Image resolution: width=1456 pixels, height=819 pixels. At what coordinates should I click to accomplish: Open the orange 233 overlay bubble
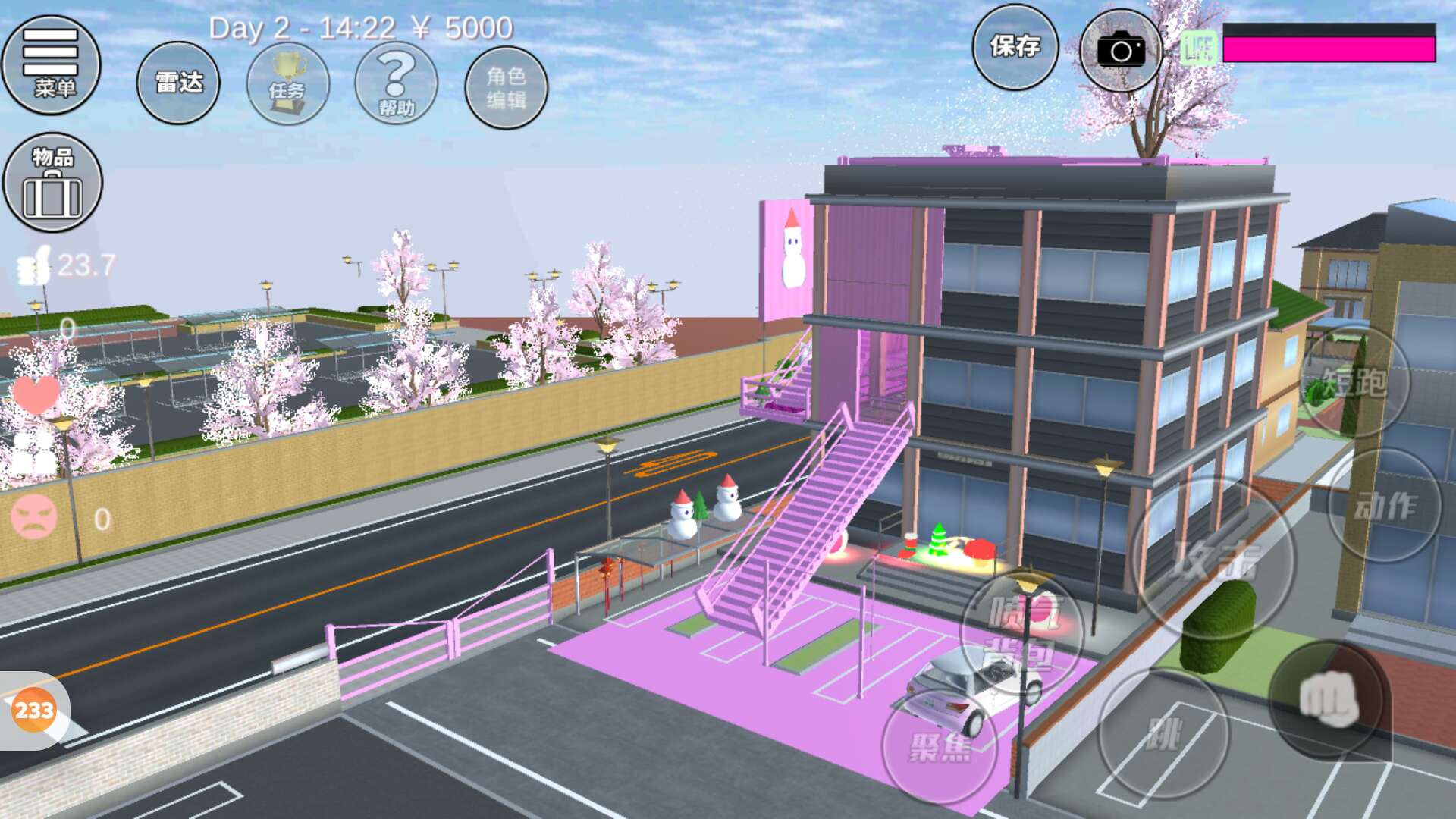(x=34, y=711)
